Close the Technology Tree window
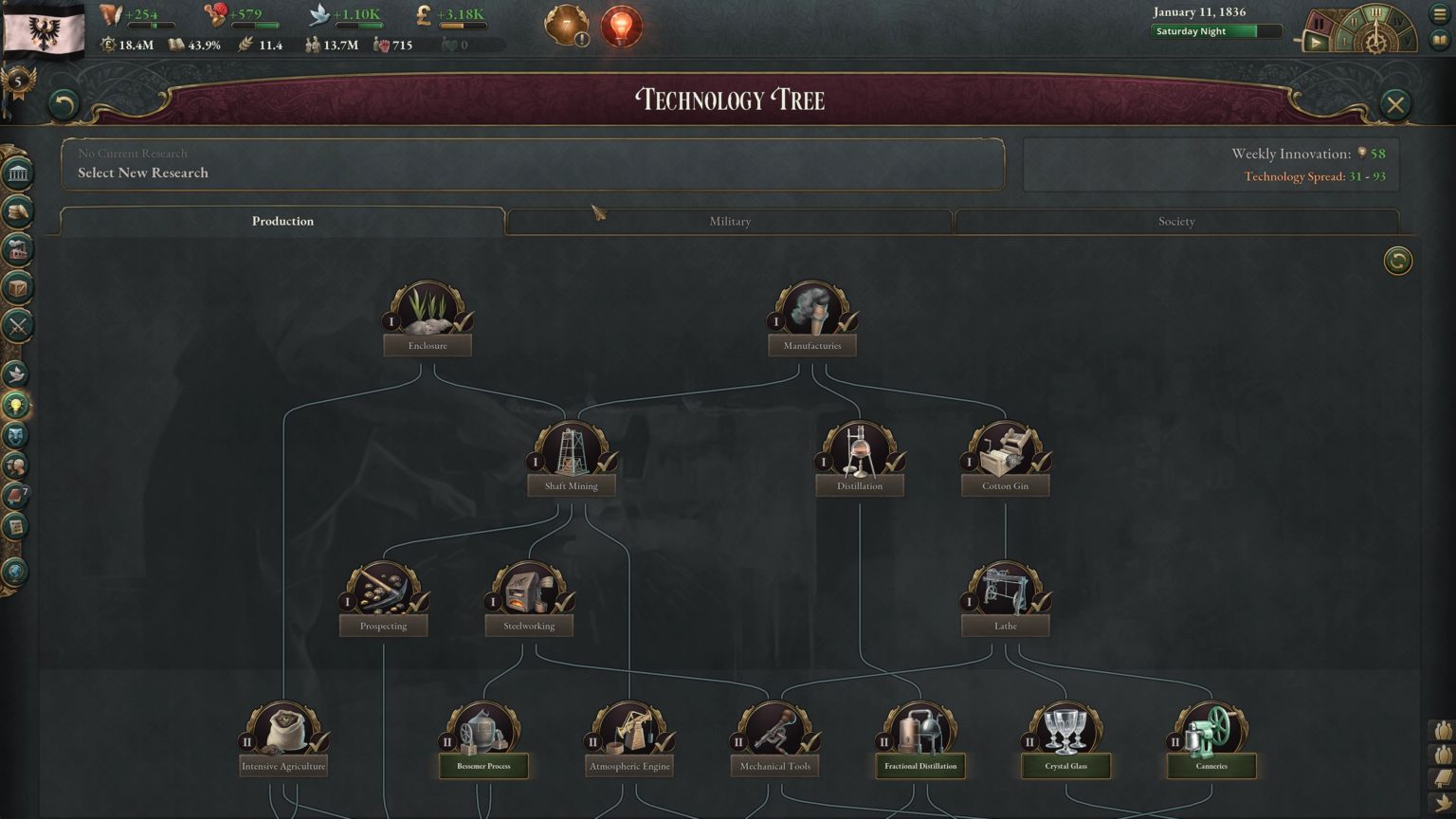 1394,104
